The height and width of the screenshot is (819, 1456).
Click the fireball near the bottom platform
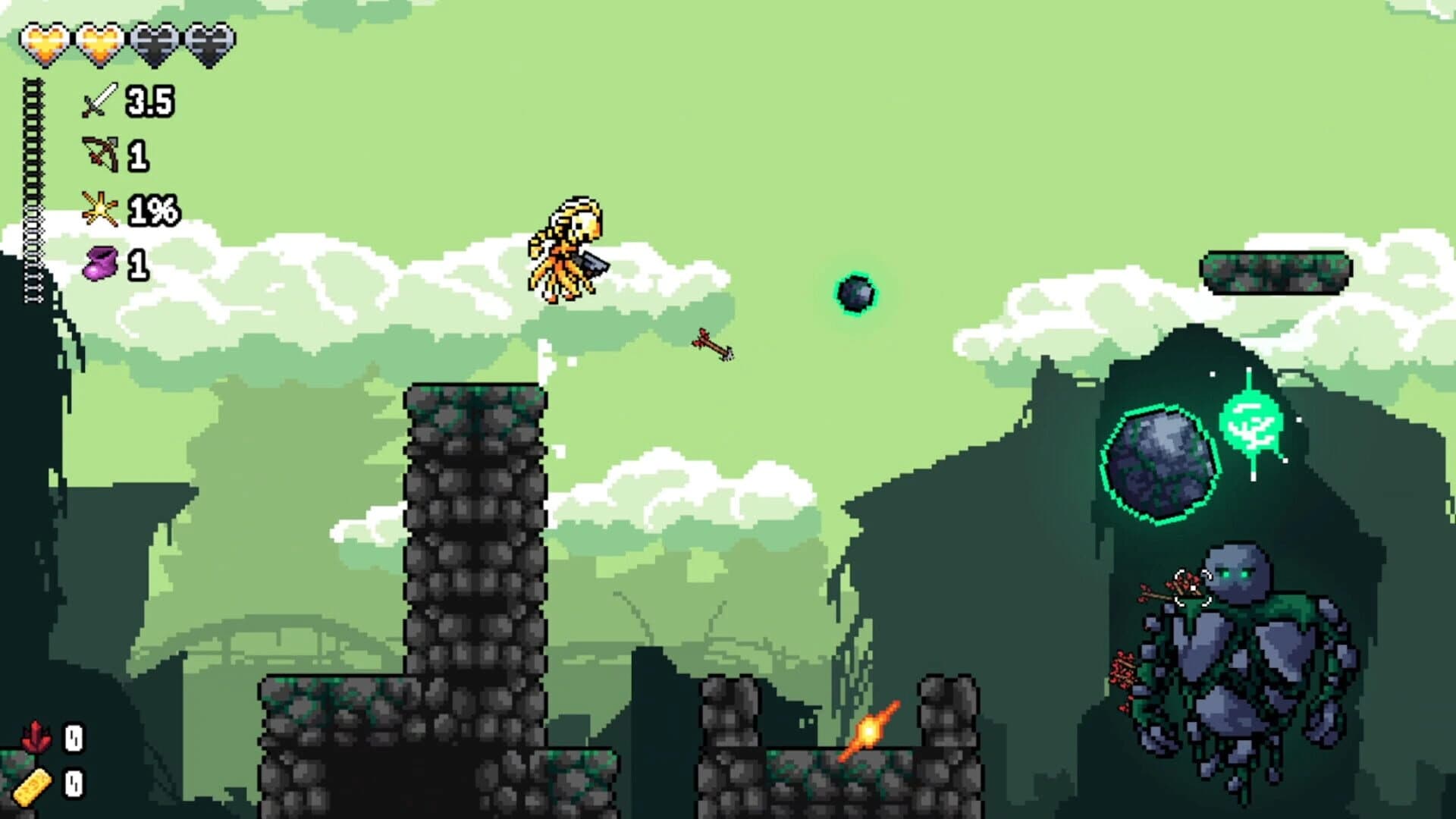point(868,730)
